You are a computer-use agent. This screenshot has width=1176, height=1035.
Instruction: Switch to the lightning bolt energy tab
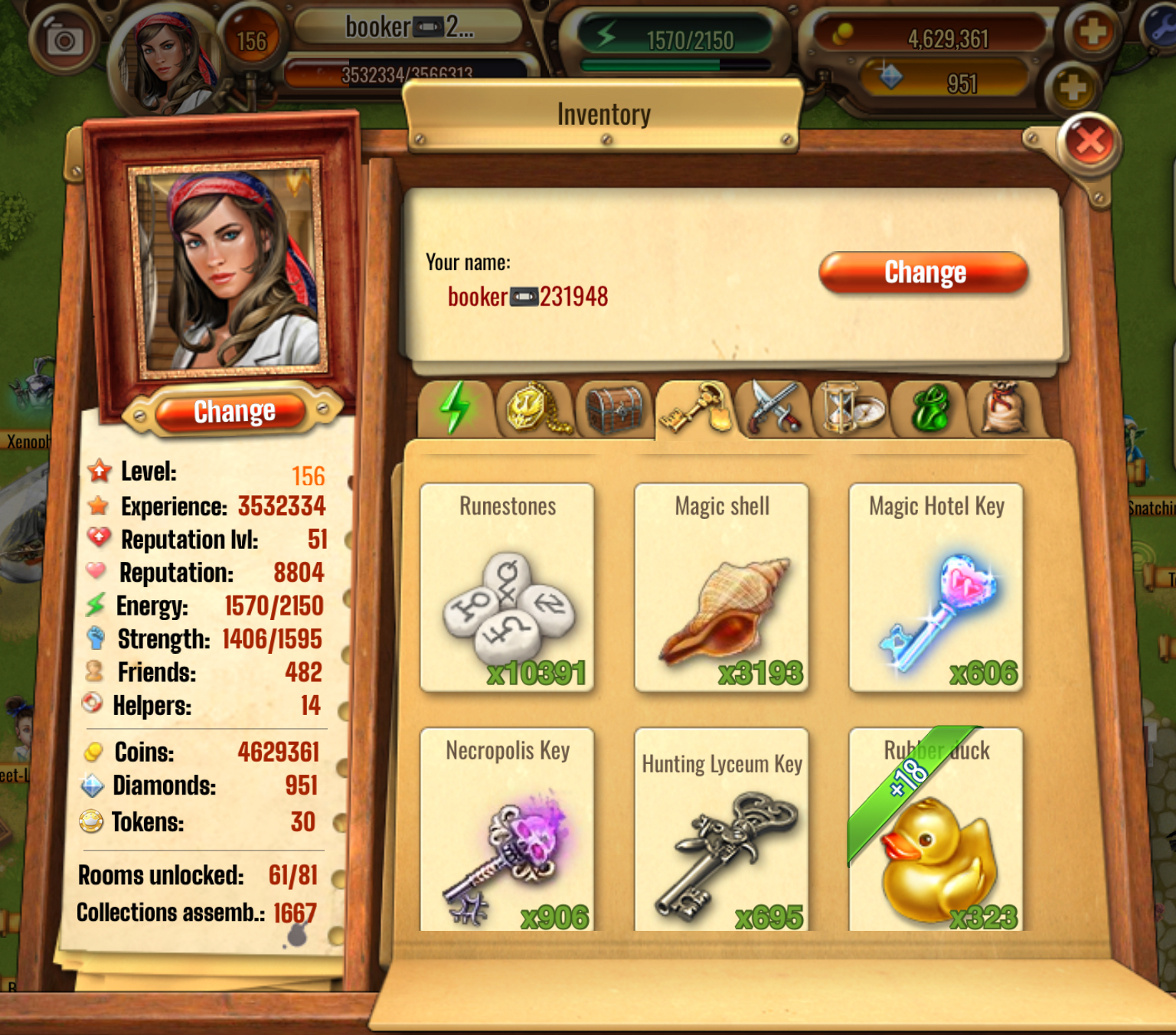coord(455,408)
